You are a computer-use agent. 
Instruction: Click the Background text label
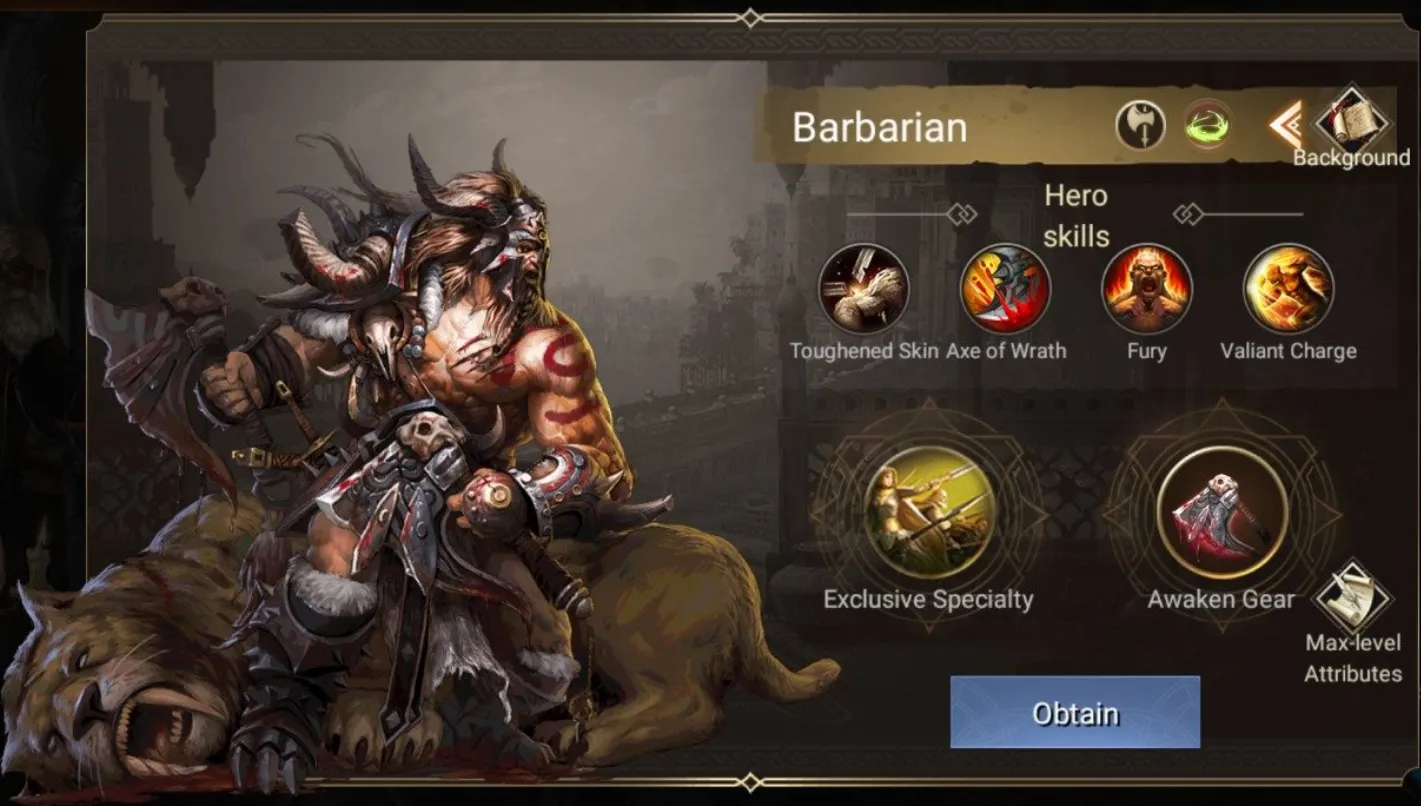[1352, 158]
